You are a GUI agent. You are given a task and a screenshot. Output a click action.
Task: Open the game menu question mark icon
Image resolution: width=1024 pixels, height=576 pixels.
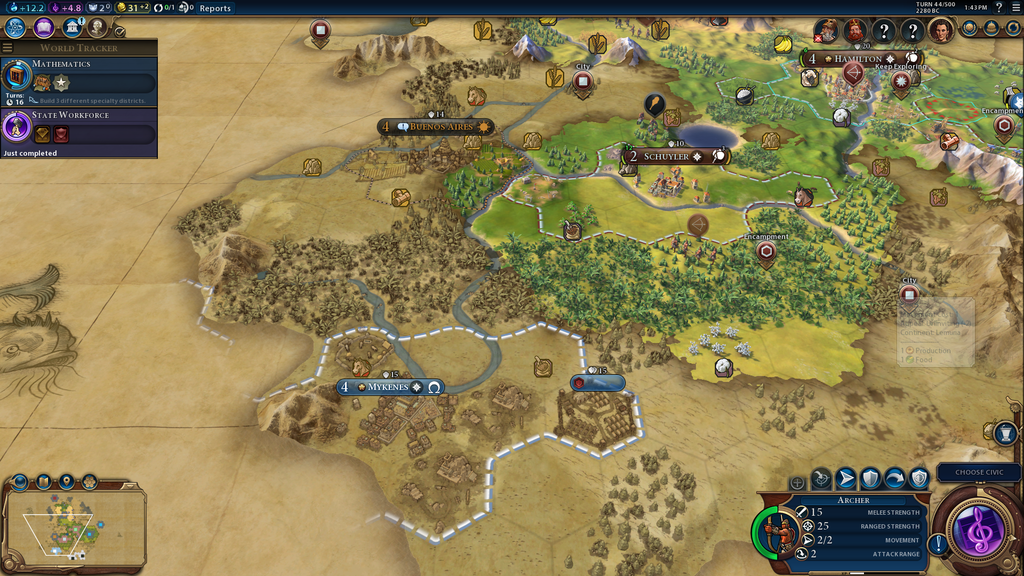coord(998,8)
